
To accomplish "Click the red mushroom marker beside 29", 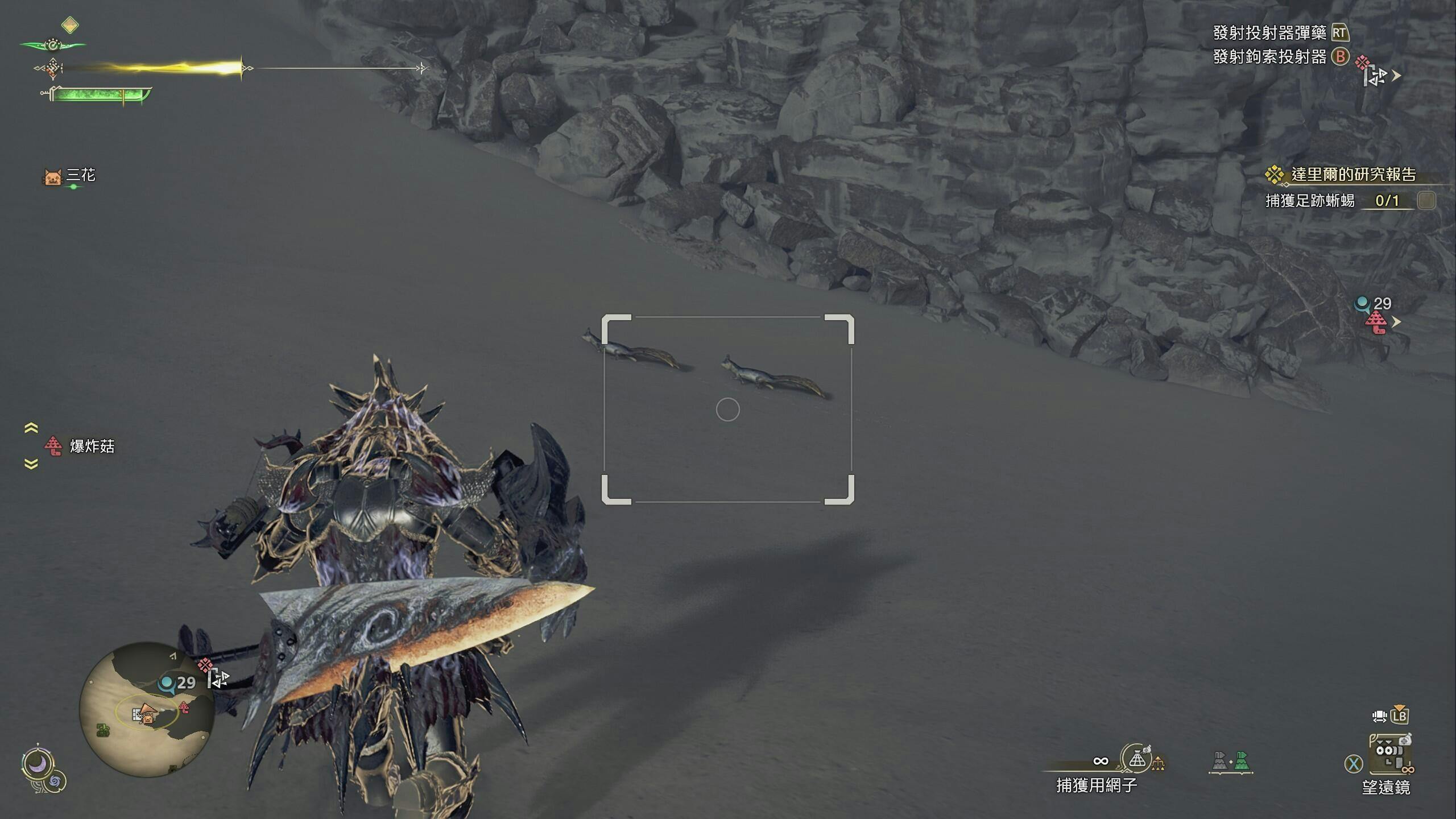I will [1376, 323].
